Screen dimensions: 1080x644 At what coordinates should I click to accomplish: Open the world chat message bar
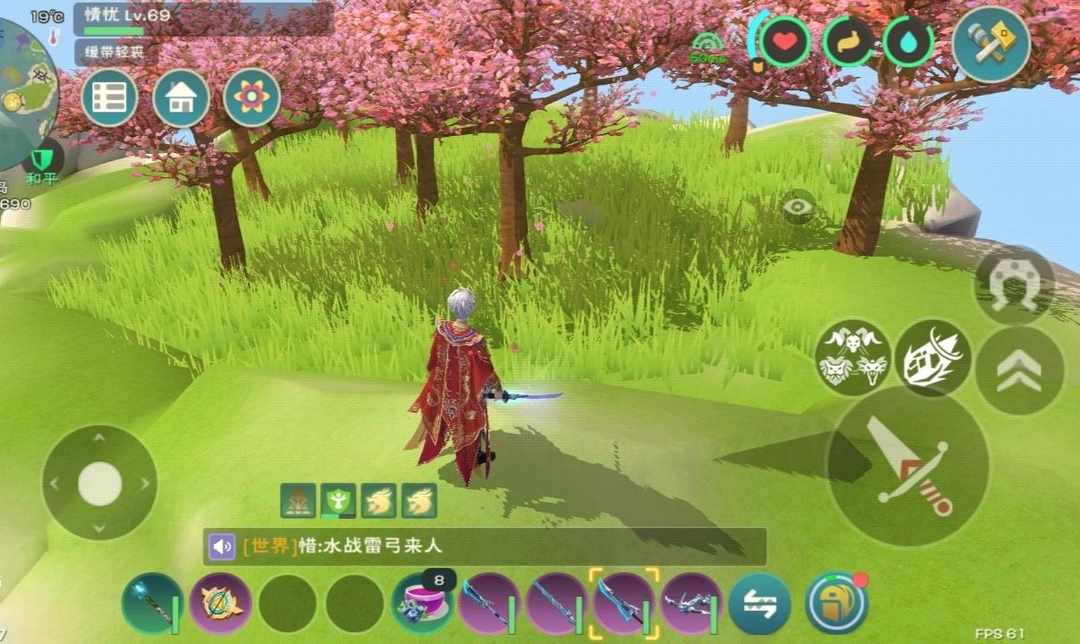[x=485, y=546]
